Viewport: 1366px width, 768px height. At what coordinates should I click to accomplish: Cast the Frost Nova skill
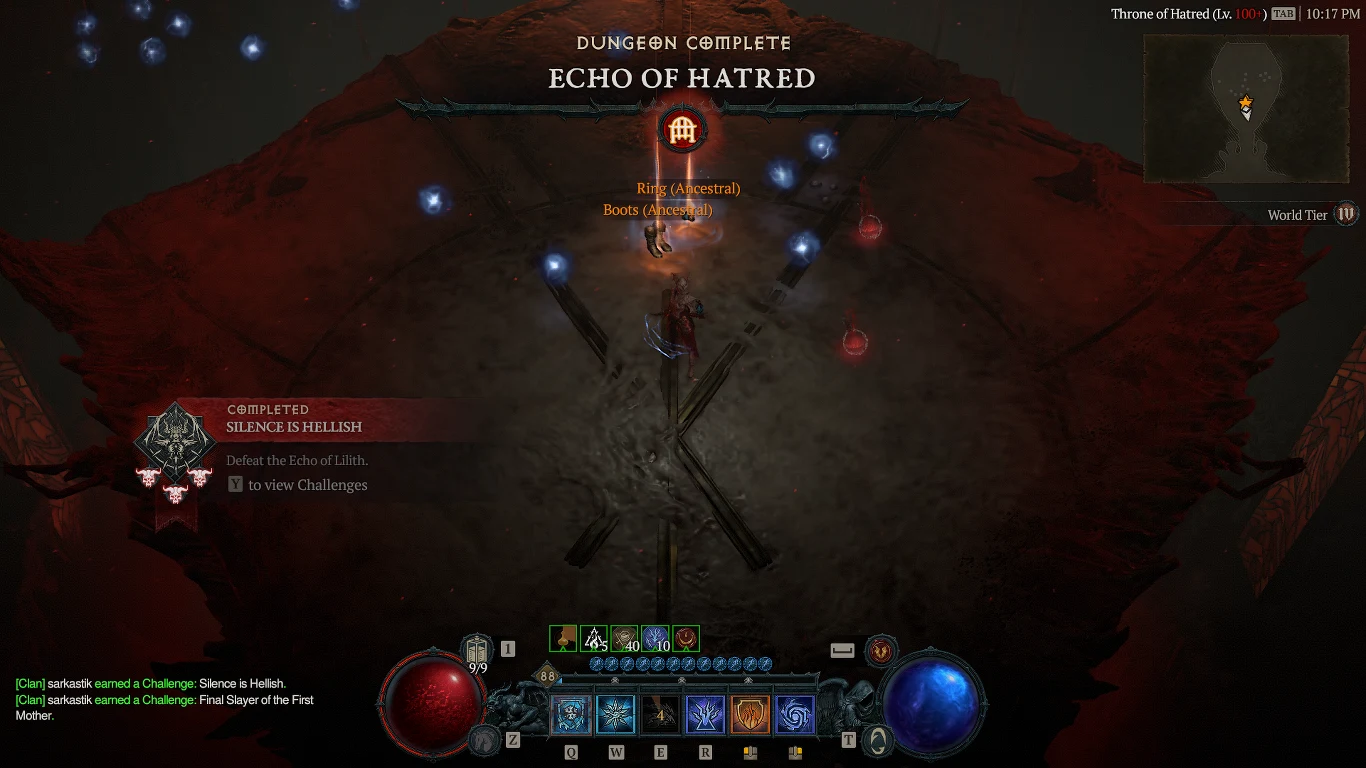[x=615, y=715]
